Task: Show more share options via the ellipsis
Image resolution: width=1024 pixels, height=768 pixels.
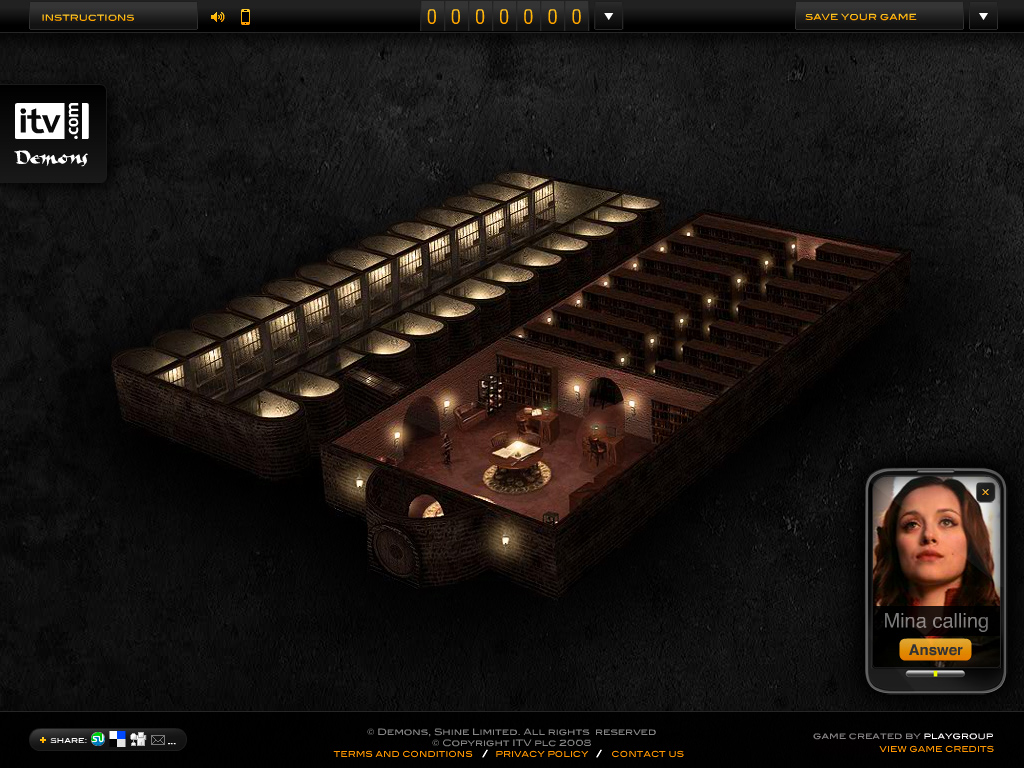Action: pos(172,741)
